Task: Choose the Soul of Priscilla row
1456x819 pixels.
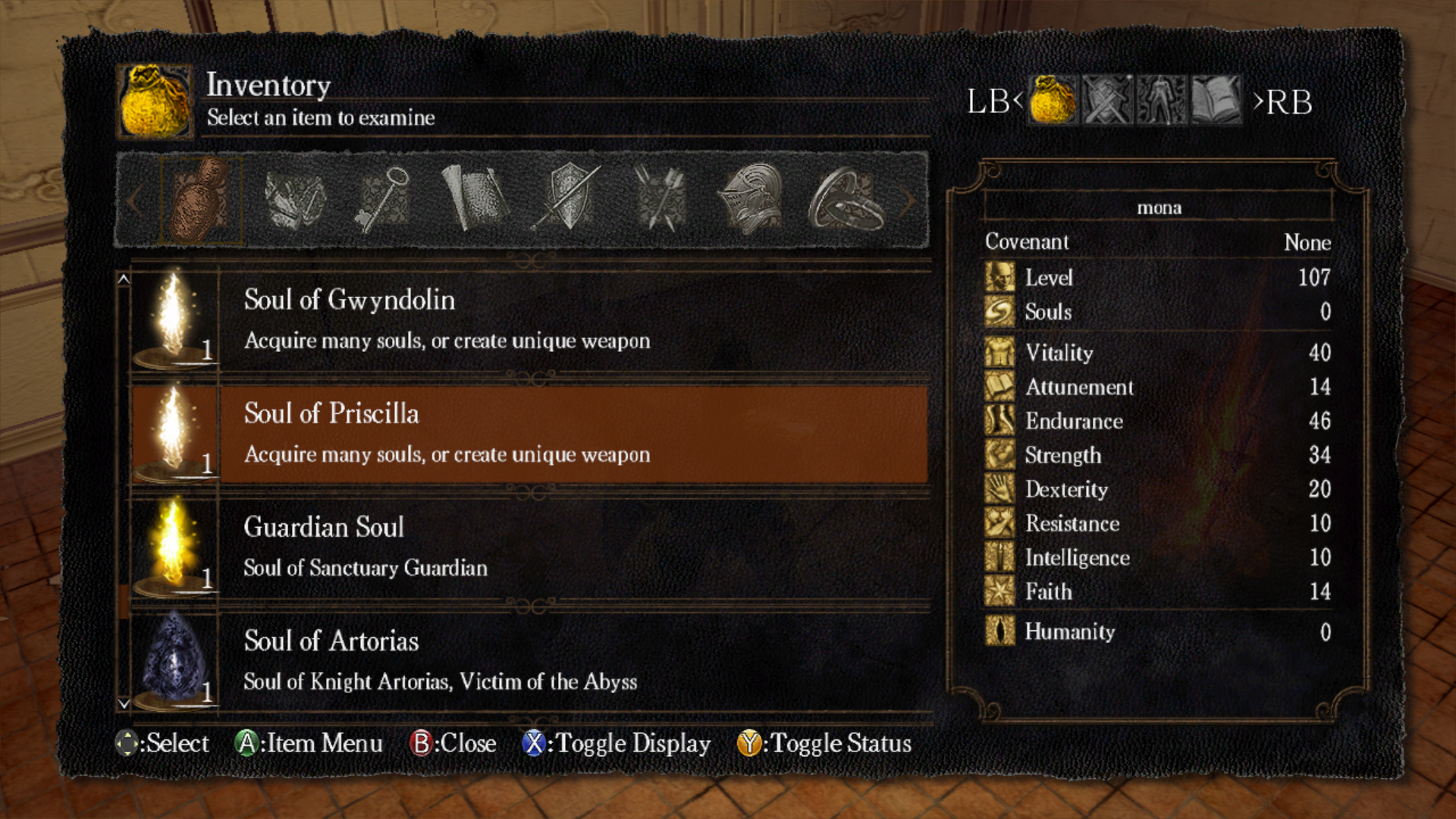Action: (529, 434)
